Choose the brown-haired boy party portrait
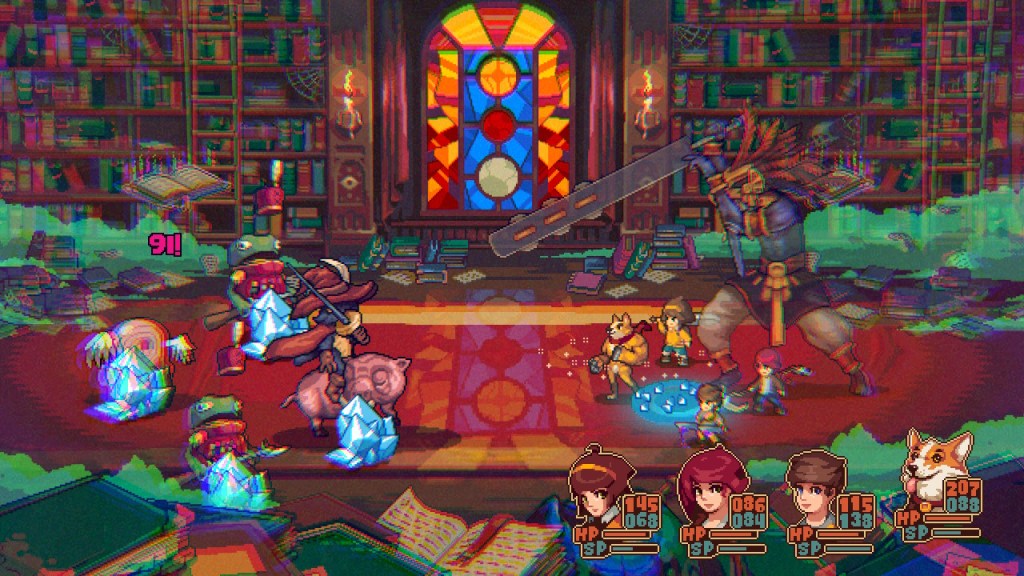1024x576 pixels. (x=814, y=489)
